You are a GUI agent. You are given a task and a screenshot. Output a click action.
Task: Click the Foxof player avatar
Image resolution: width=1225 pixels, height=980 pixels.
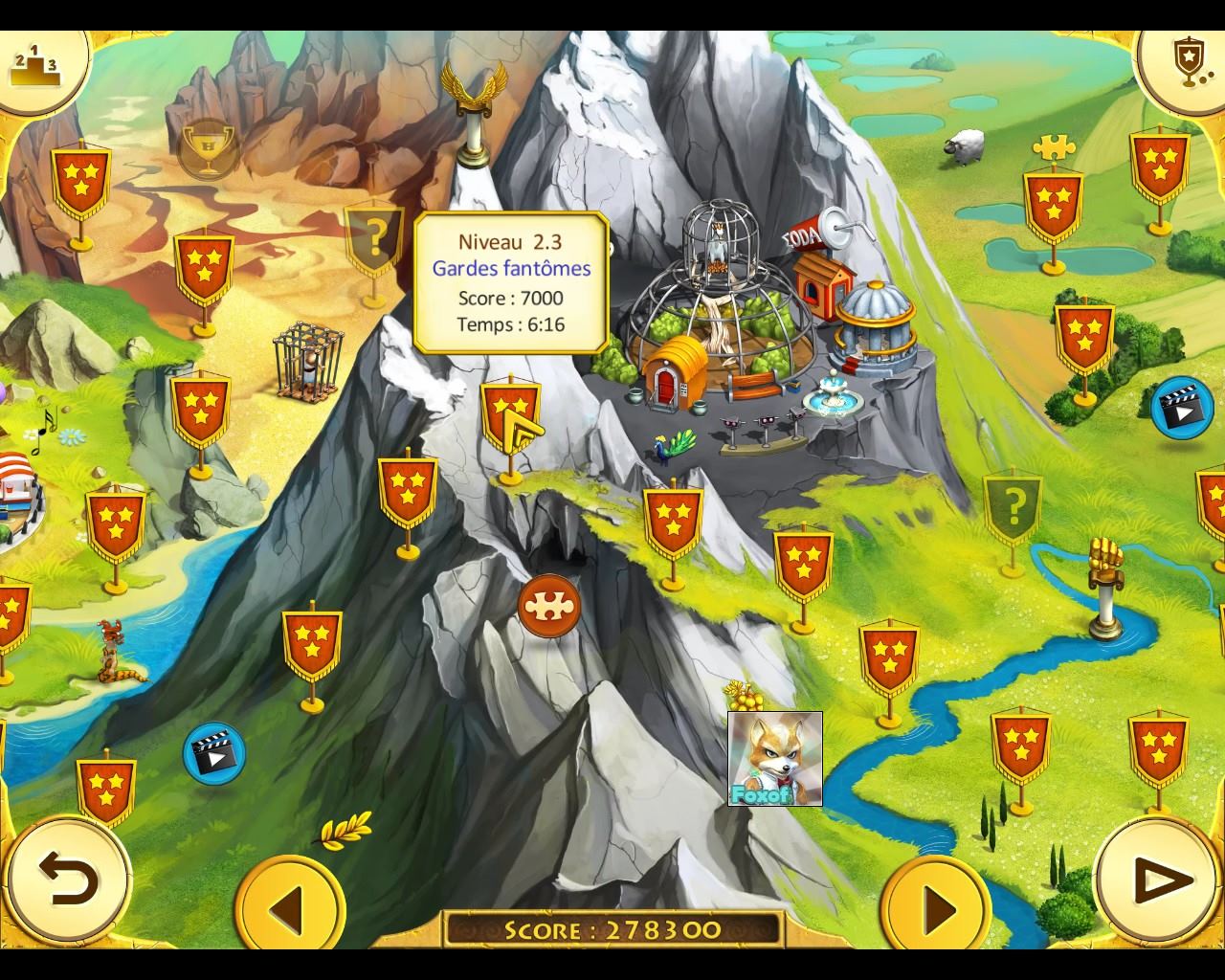(774, 759)
